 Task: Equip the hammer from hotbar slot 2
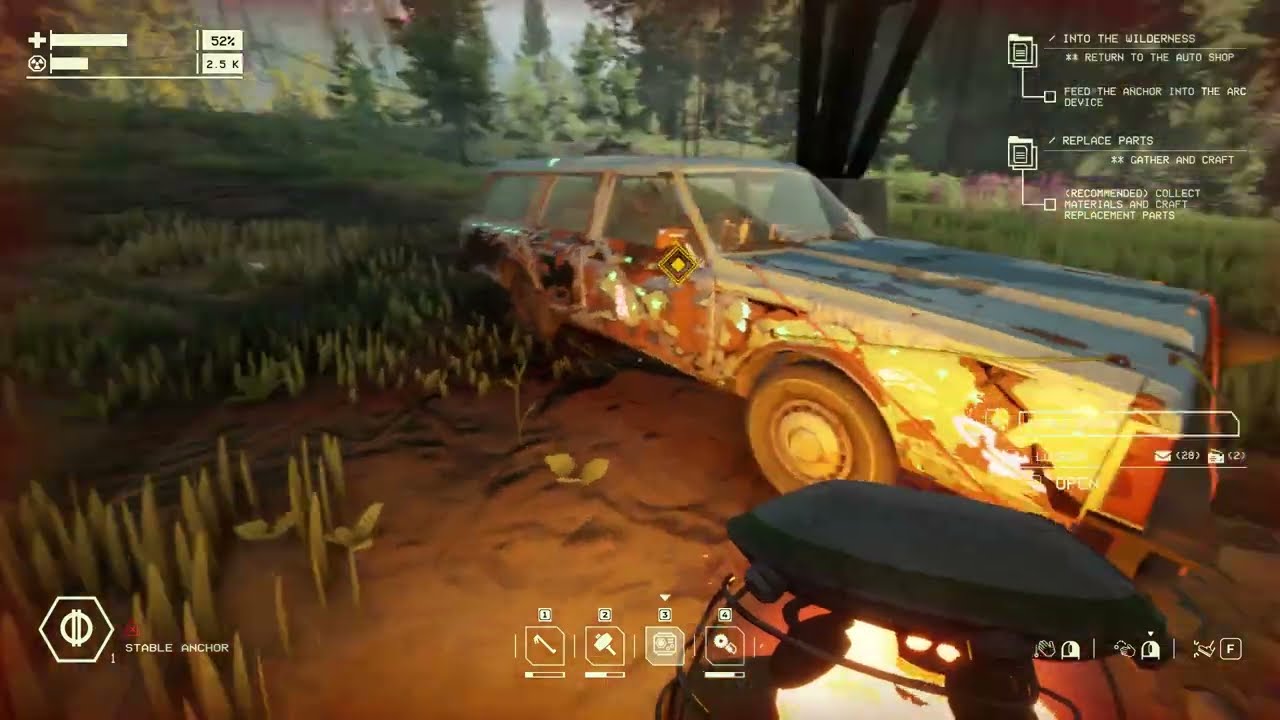click(x=605, y=646)
